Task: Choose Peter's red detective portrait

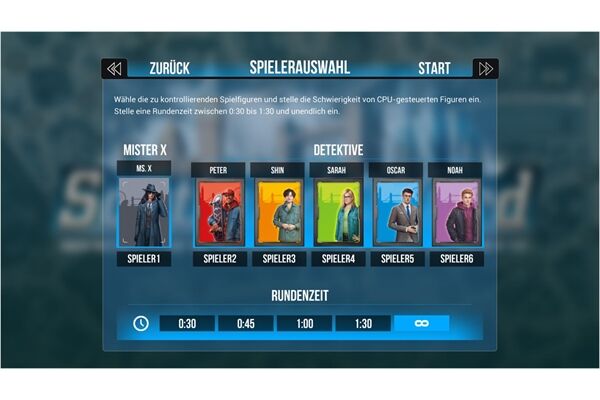Action: [x=219, y=212]
